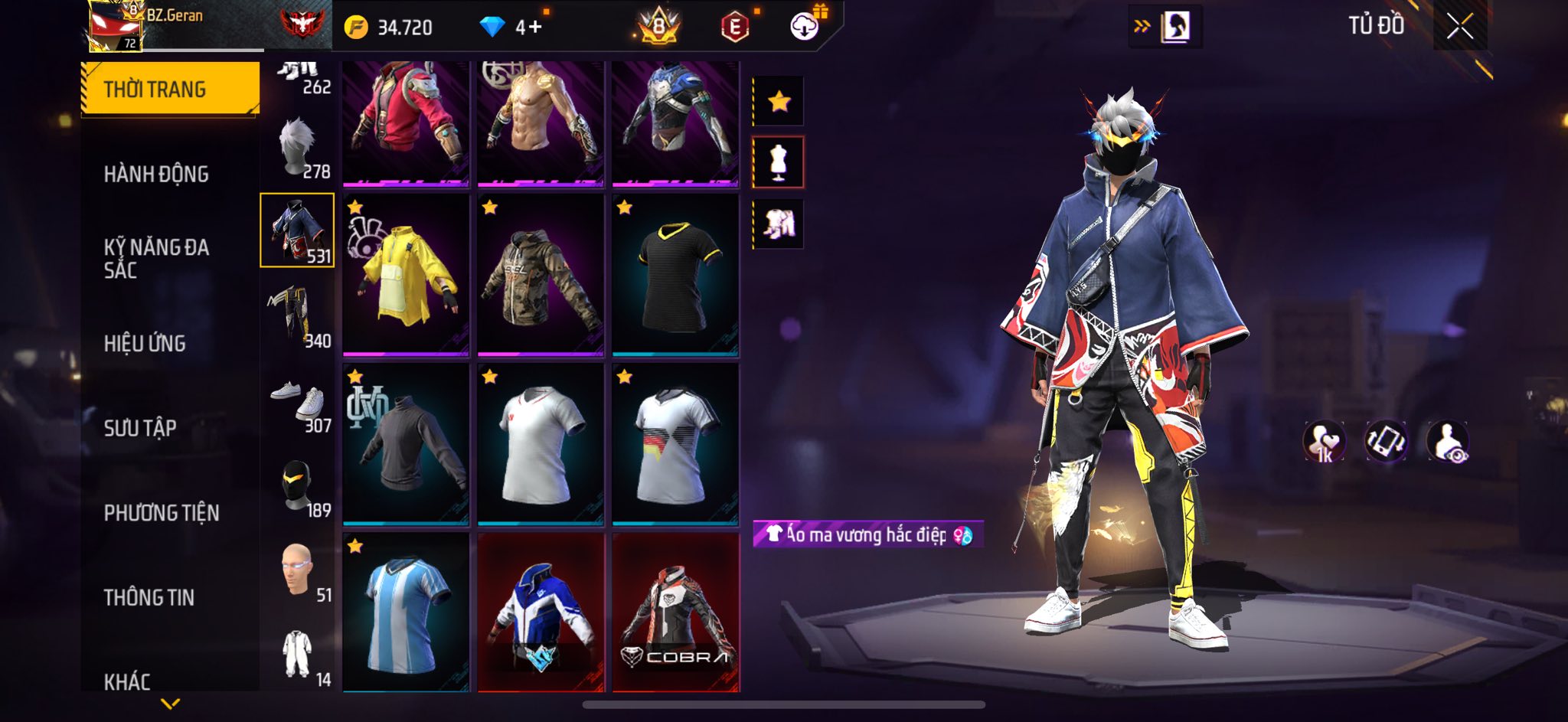Open the shoes category with 307 items

click(x=299, y=402)
